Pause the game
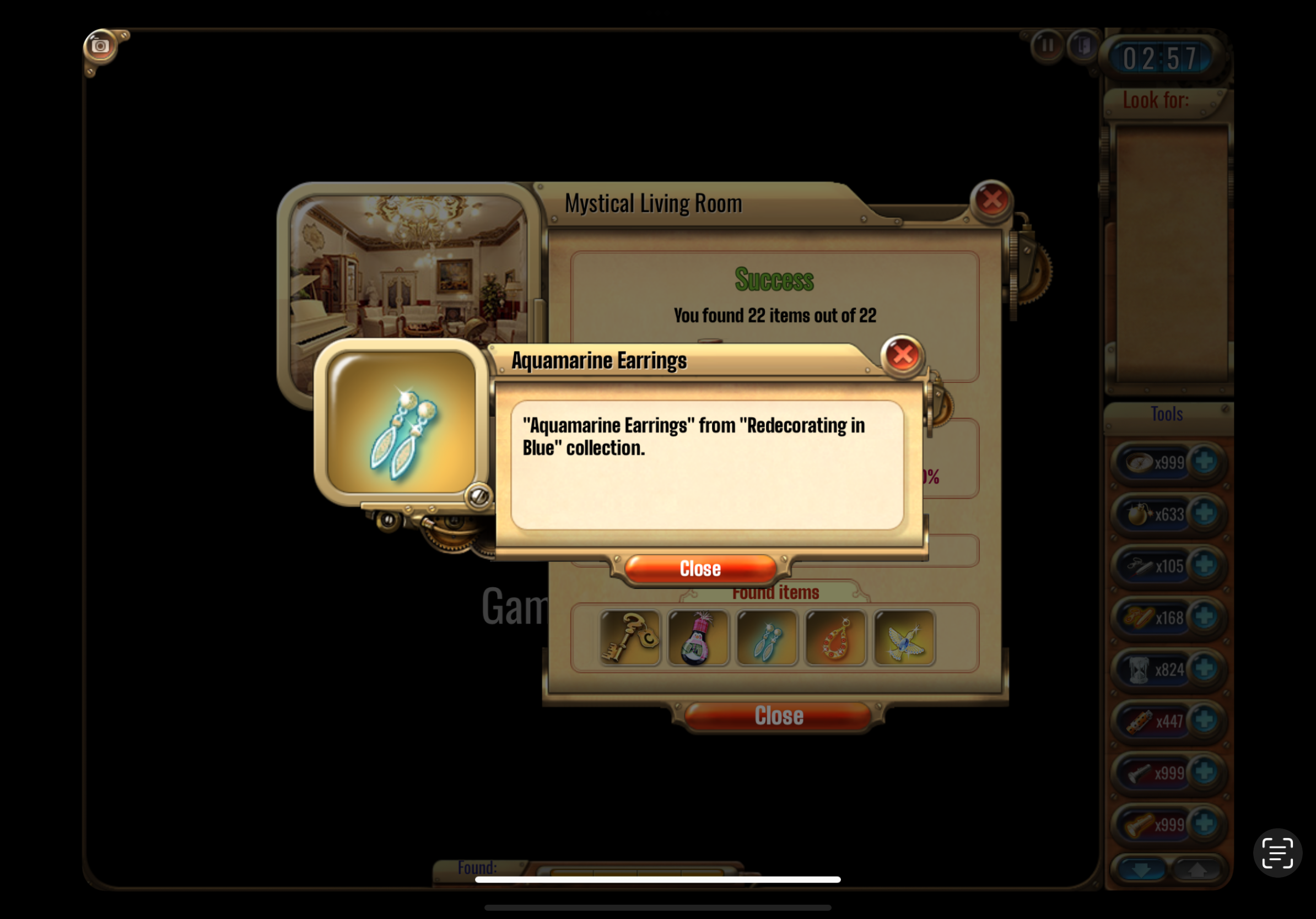The height and width of the screenshot is (919, 1316). [x=1047, y=45]
